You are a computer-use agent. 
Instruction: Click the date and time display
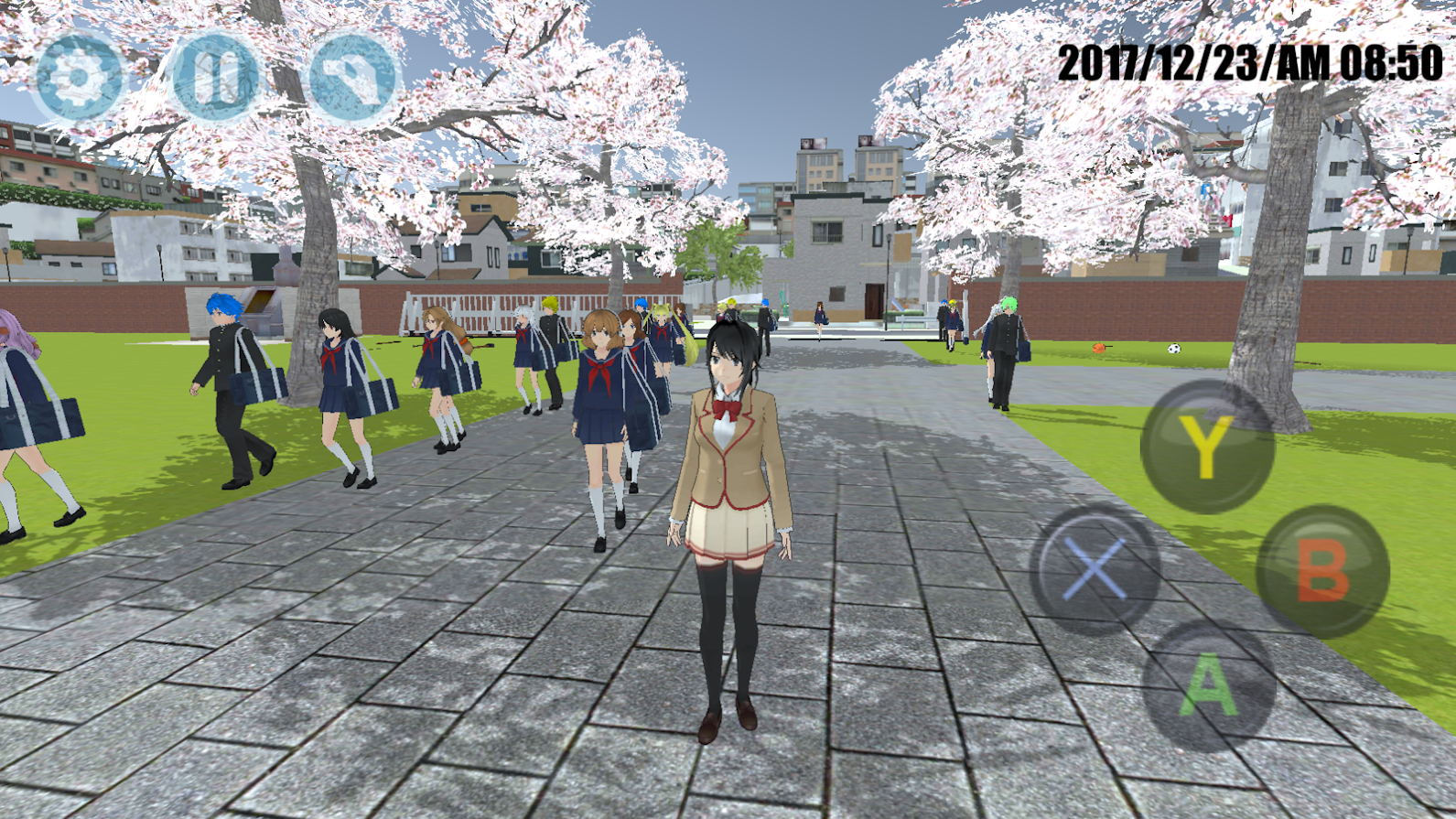pos(1249,59)
